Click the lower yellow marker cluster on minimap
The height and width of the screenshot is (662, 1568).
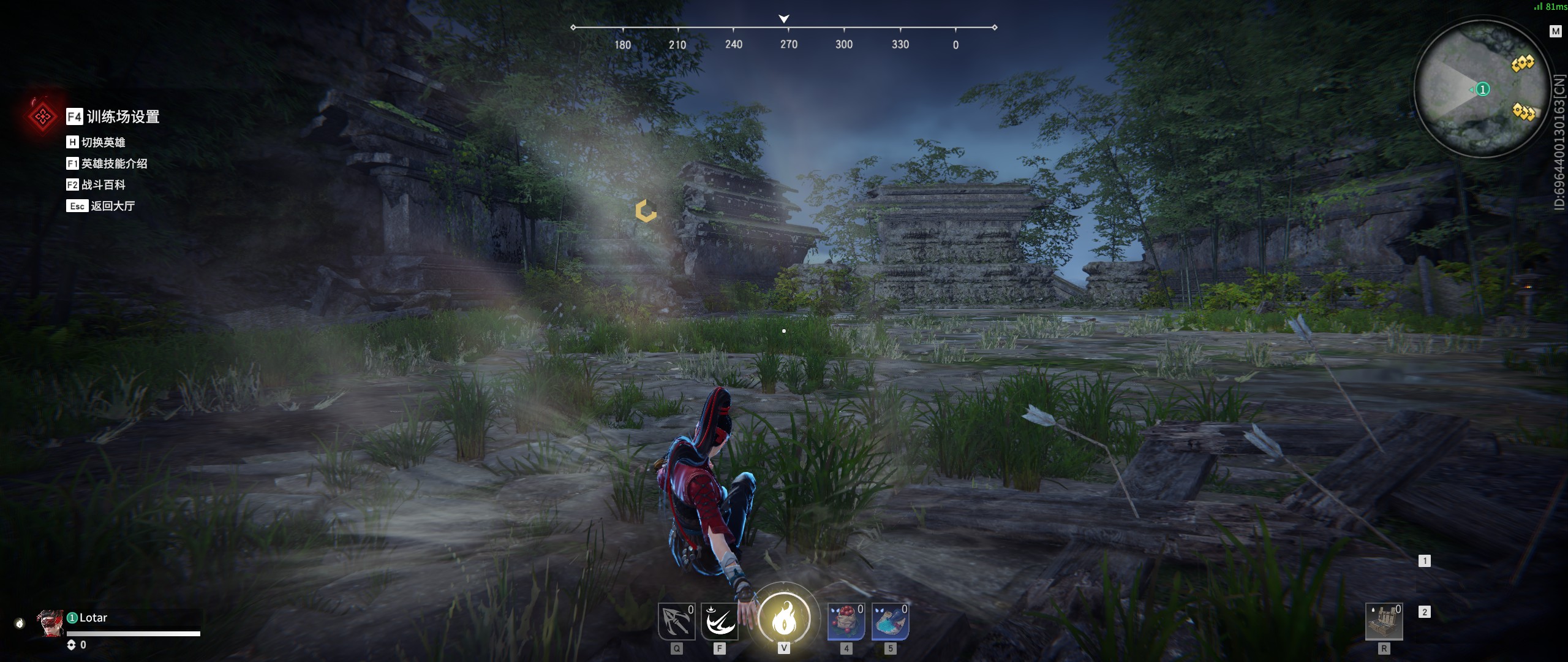pyautogui.click(x=1523, y=112)
